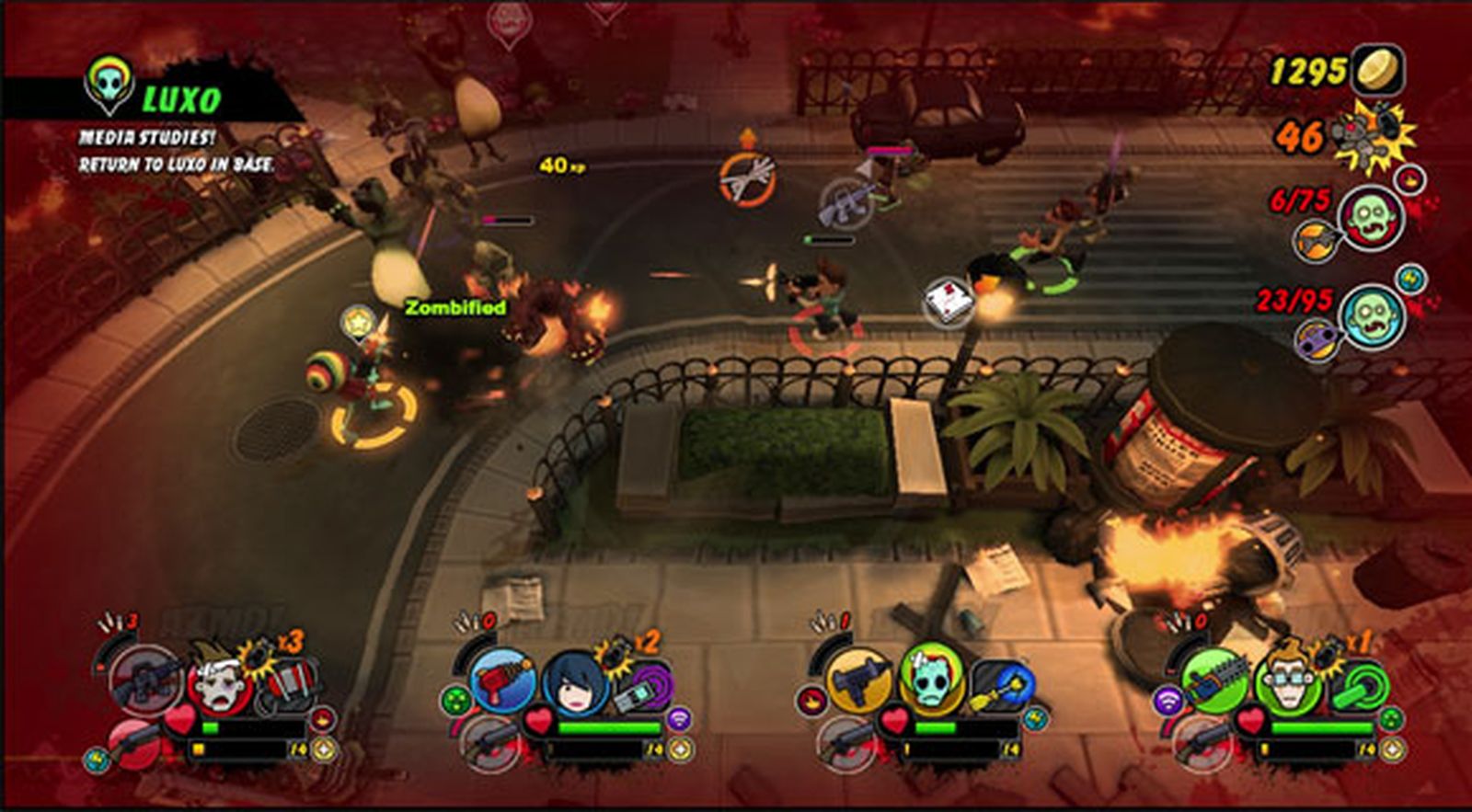Select the red-ringed zombie quota icon

[1371, 218]
